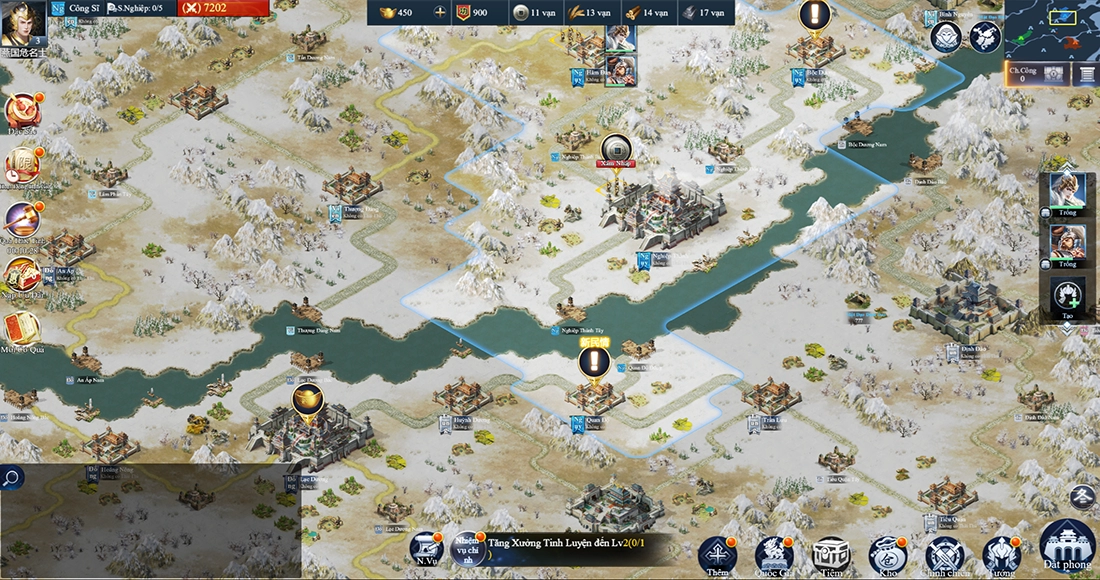
Task: Open the map search magnifier
Action: click(x=12, y=477)
